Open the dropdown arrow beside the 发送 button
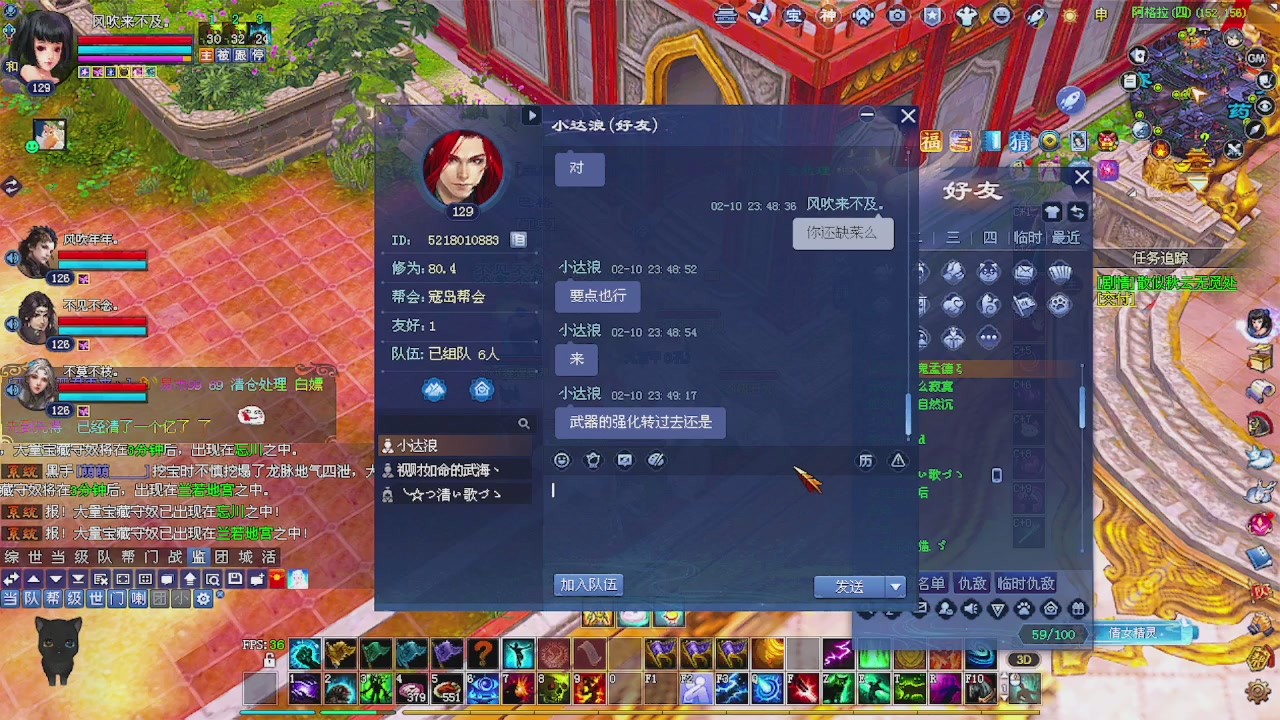The height and width of the screenshot is (720, 1280). [x=893, y=587]
